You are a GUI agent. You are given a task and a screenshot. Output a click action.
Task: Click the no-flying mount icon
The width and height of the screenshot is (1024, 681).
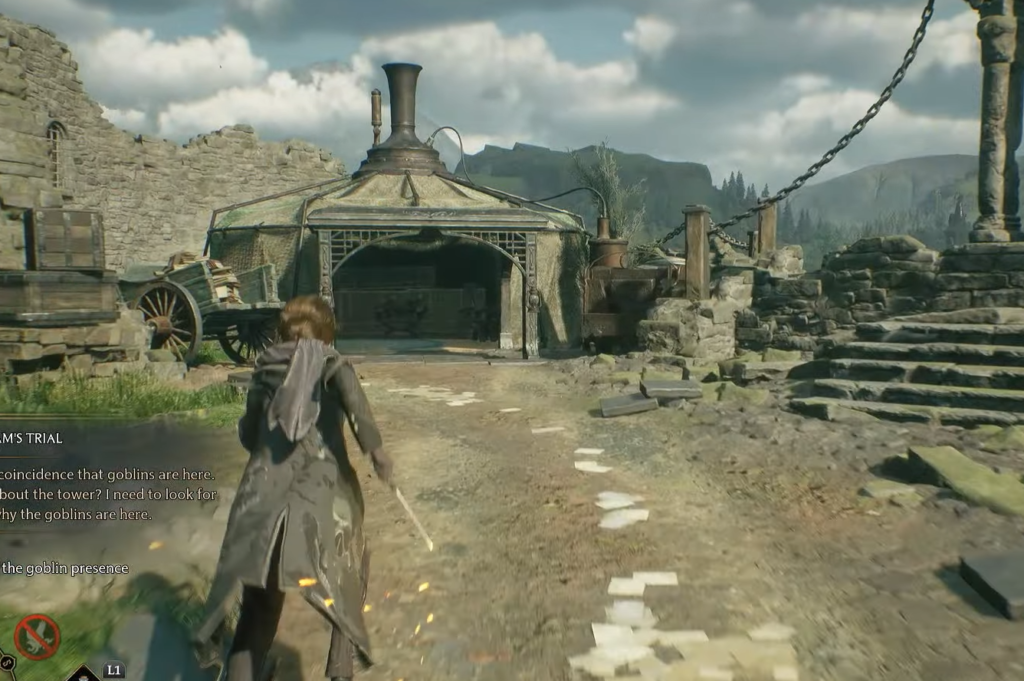click(x=36, y=637)
